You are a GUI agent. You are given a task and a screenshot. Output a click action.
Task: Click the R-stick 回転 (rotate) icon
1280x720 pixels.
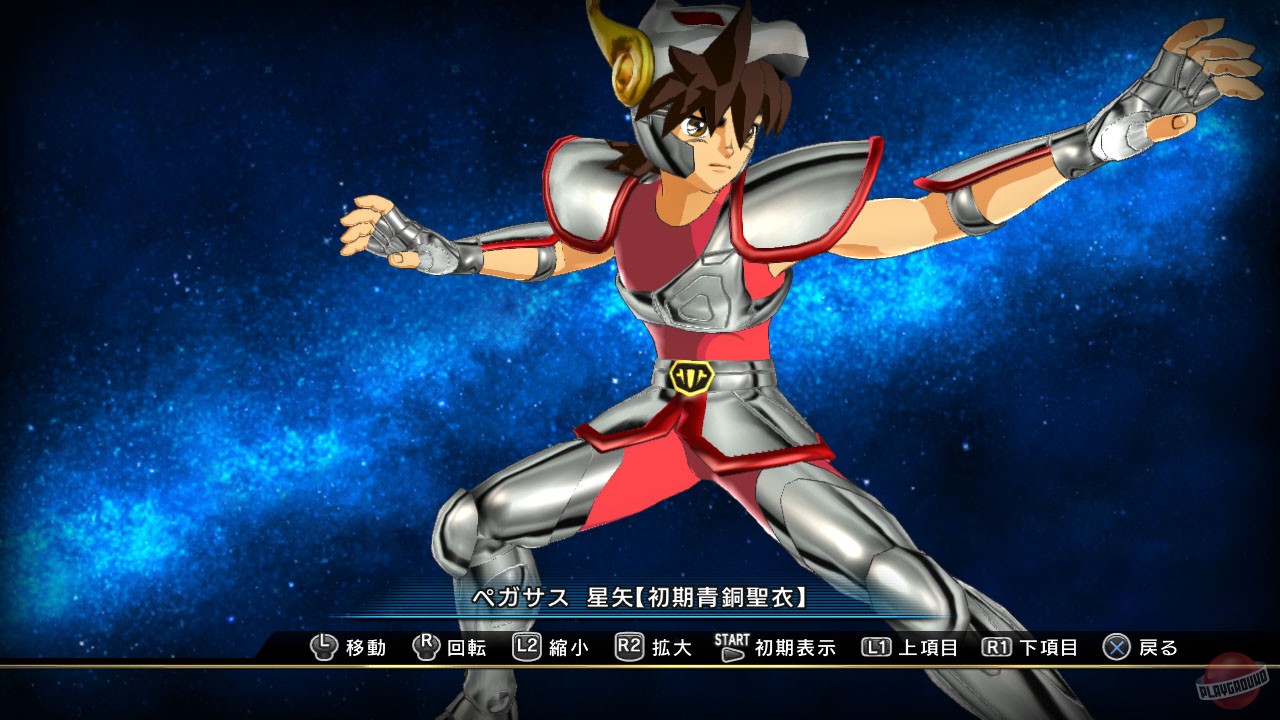click(426, 648)
